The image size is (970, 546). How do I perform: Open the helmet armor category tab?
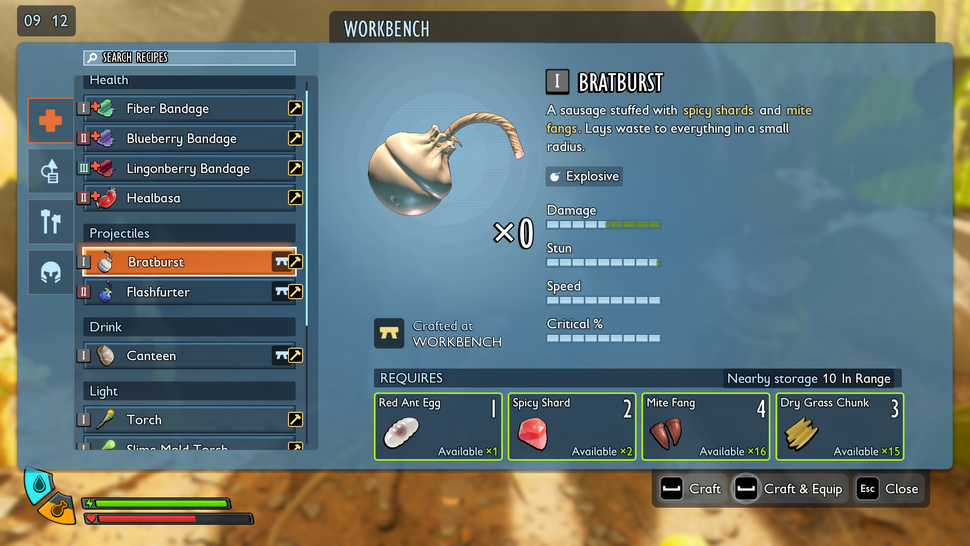[50, 271]
